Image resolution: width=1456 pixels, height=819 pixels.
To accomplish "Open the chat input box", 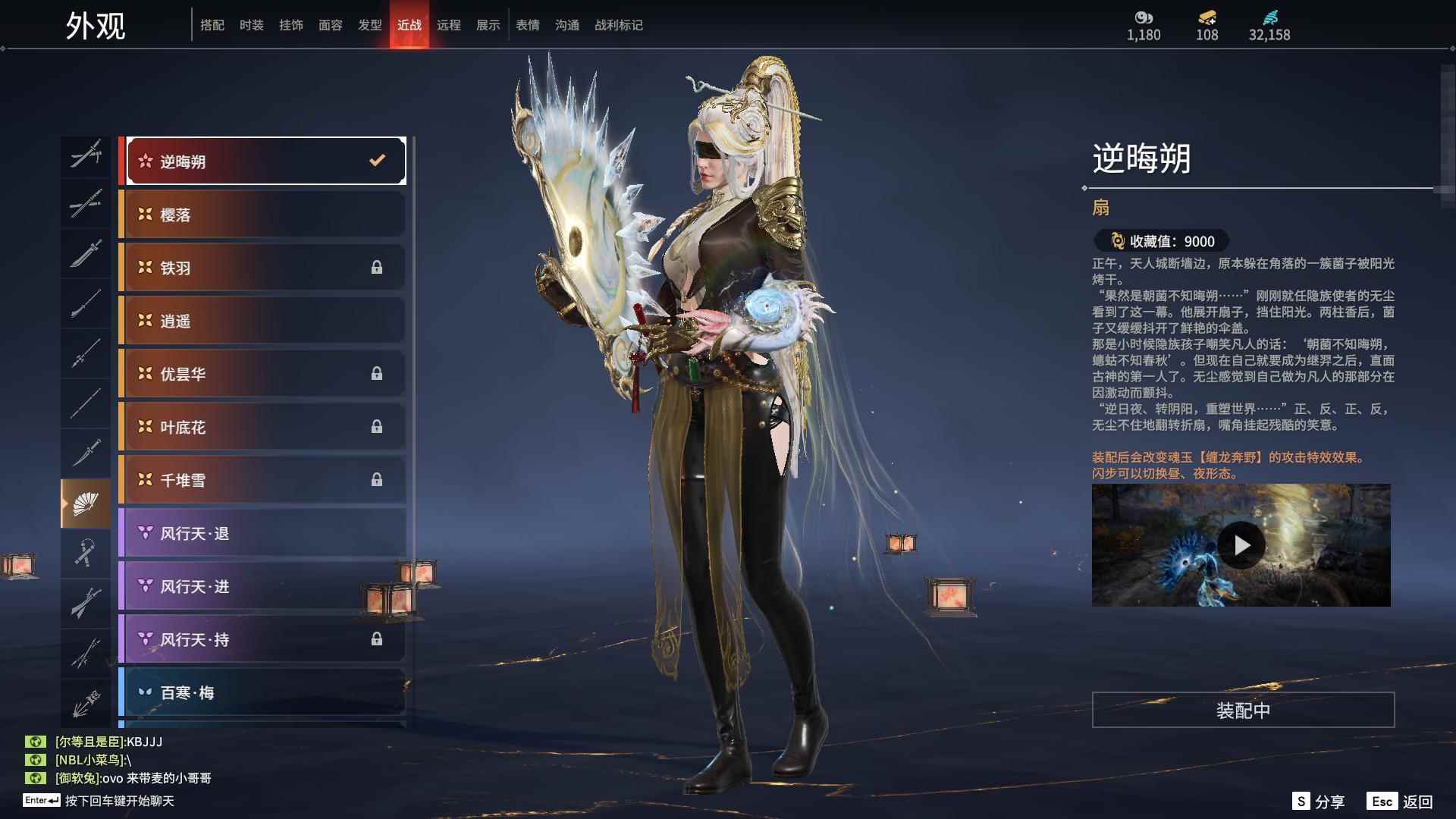I will (x=119, y=801).
